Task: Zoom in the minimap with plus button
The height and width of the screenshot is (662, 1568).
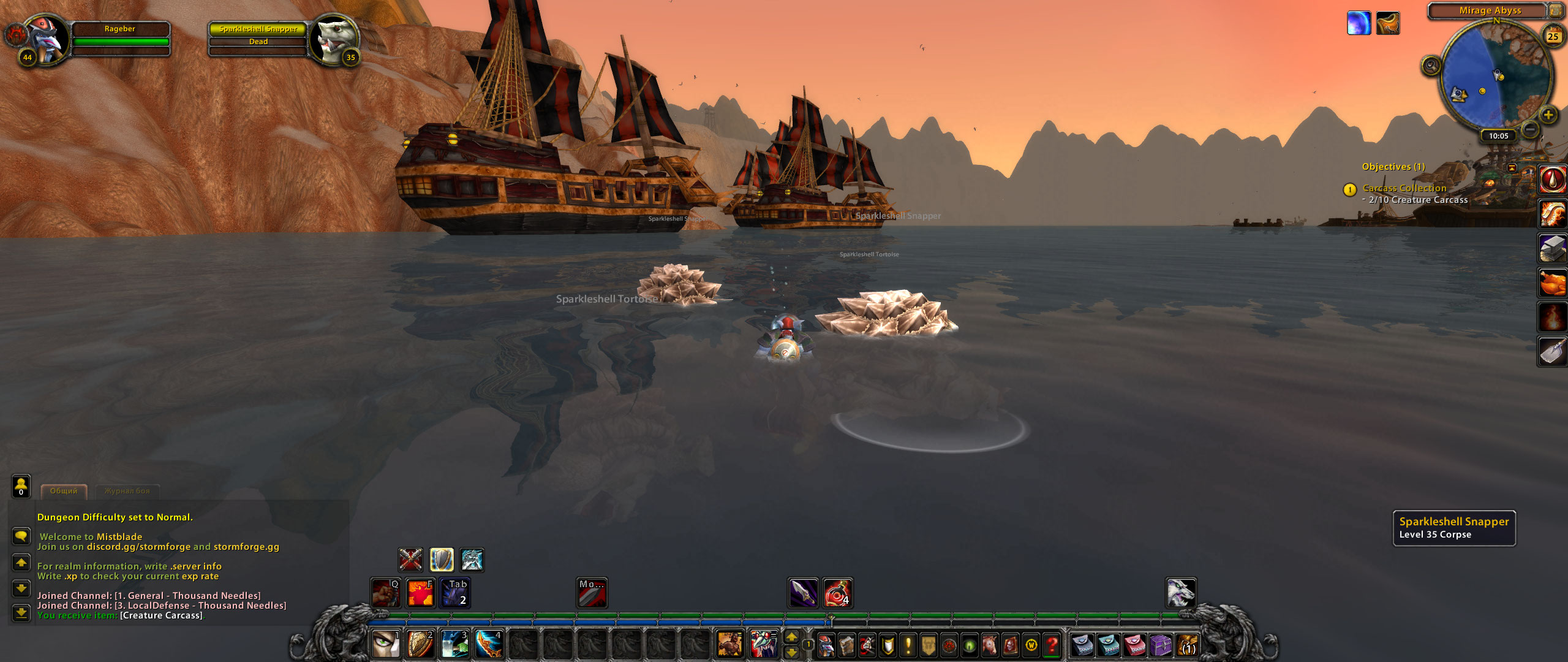Action: [x=1548, y=115]
